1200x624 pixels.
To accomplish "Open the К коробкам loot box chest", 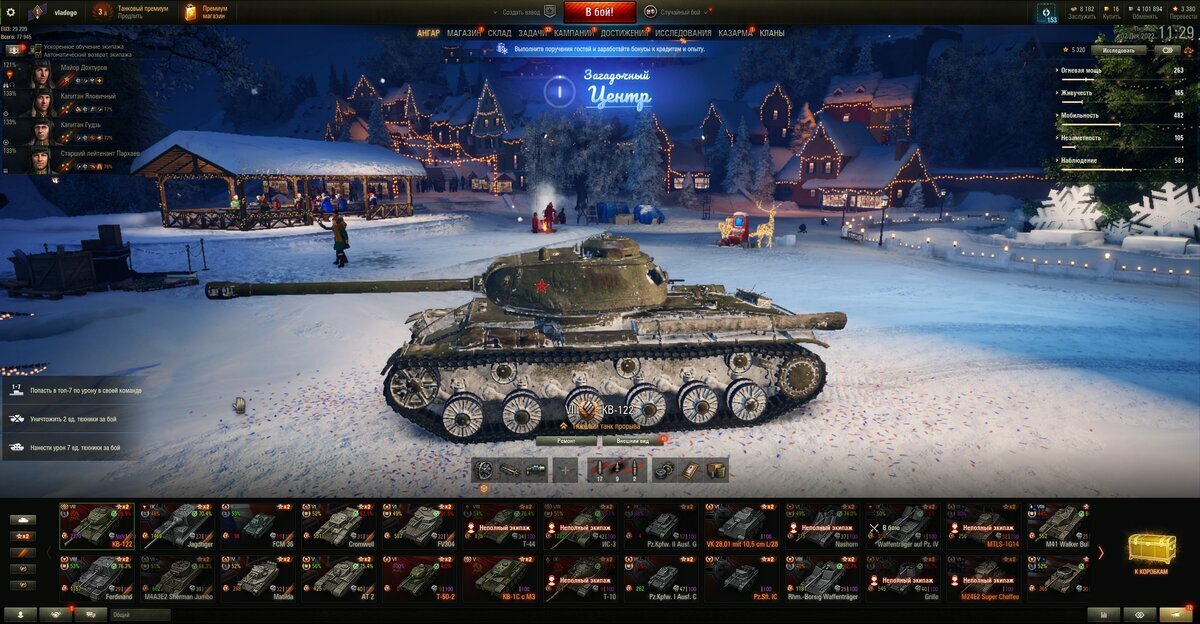I will pos(1151,552).
